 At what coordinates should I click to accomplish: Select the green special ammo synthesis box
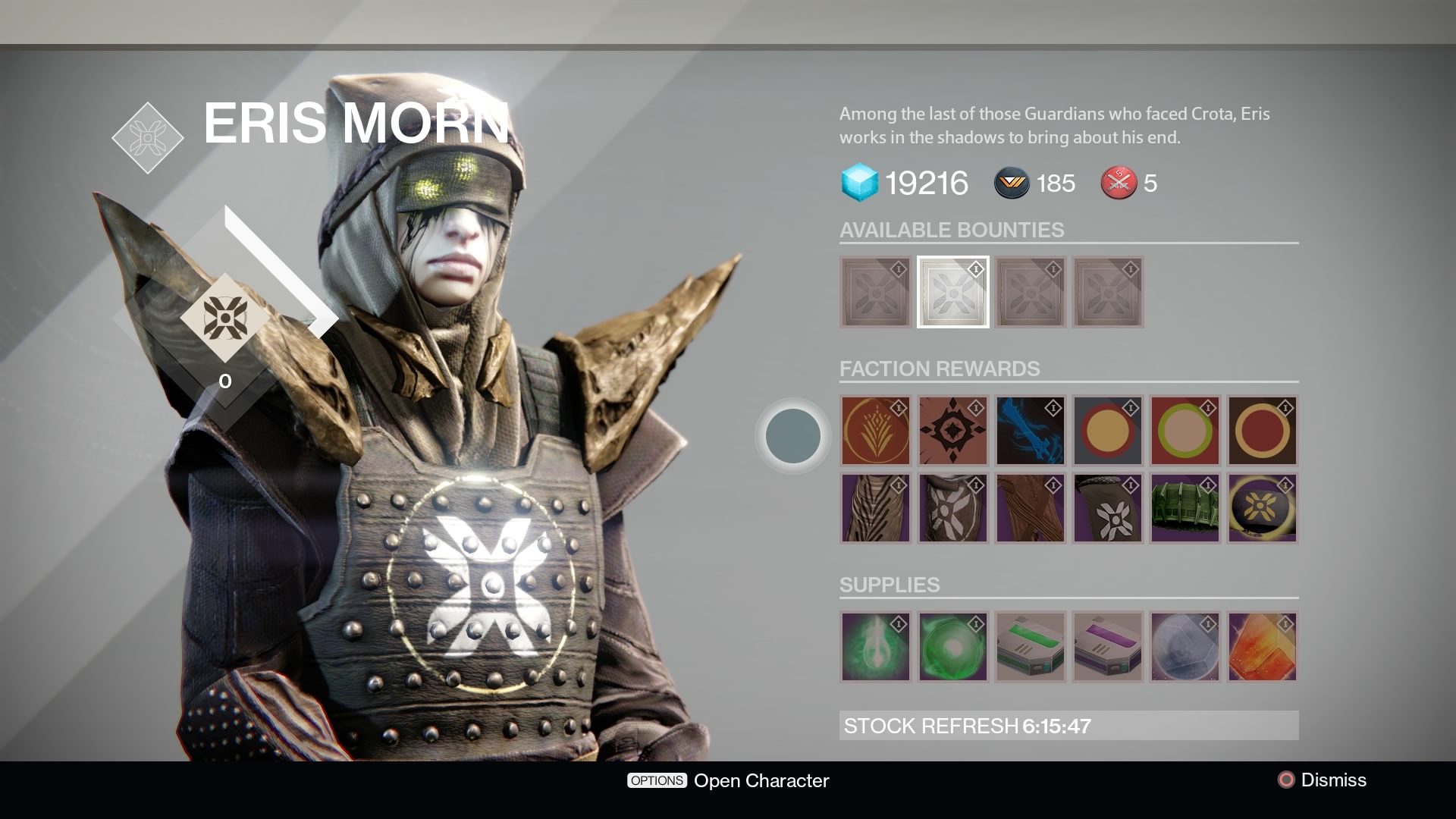pos(1030,647)
